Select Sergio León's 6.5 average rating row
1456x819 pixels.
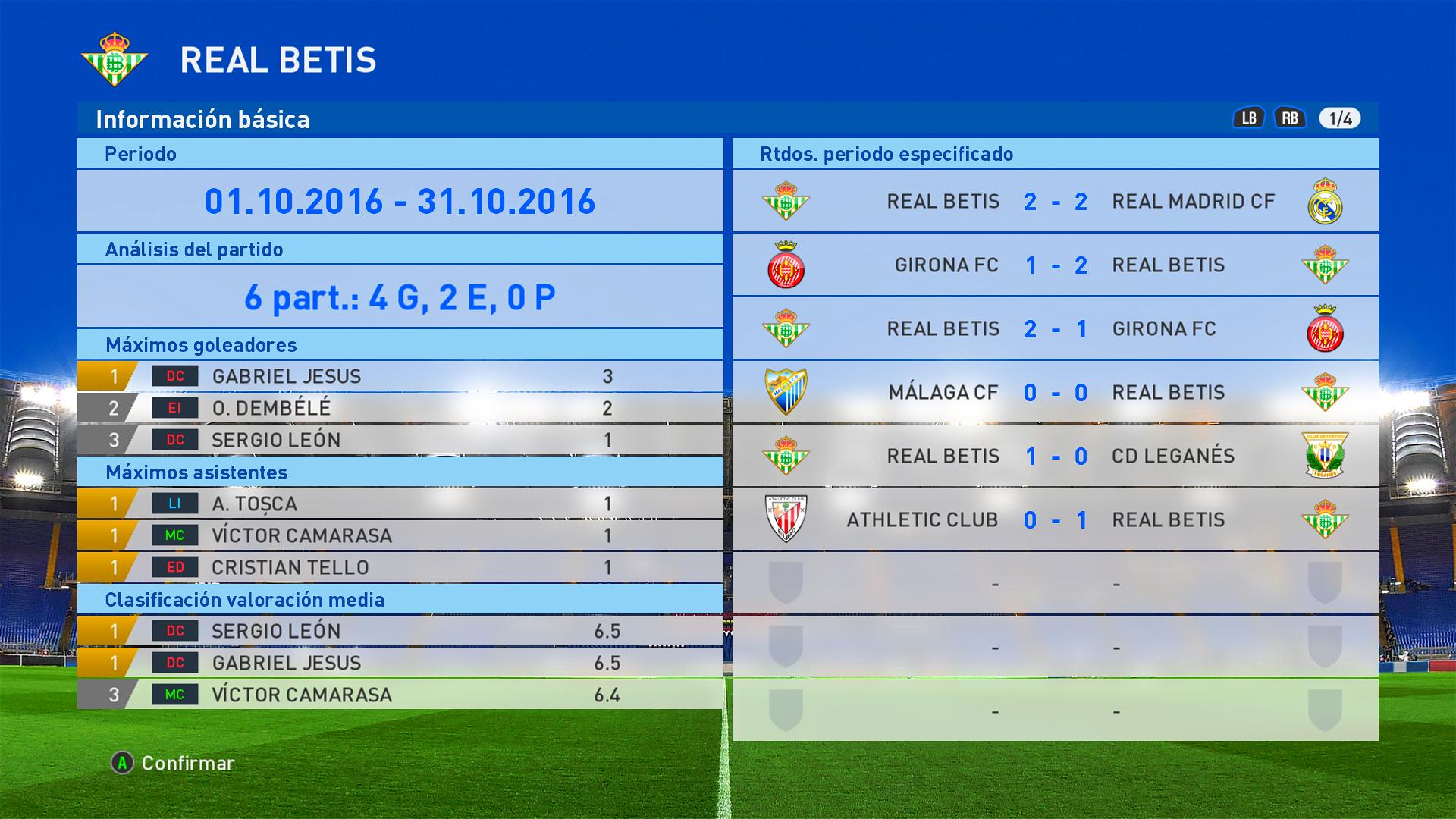(400, 631)
